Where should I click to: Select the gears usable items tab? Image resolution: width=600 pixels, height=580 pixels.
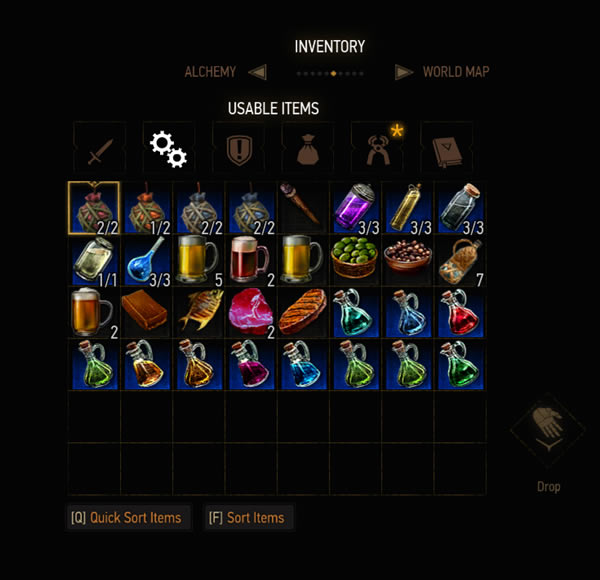[168, 150]
